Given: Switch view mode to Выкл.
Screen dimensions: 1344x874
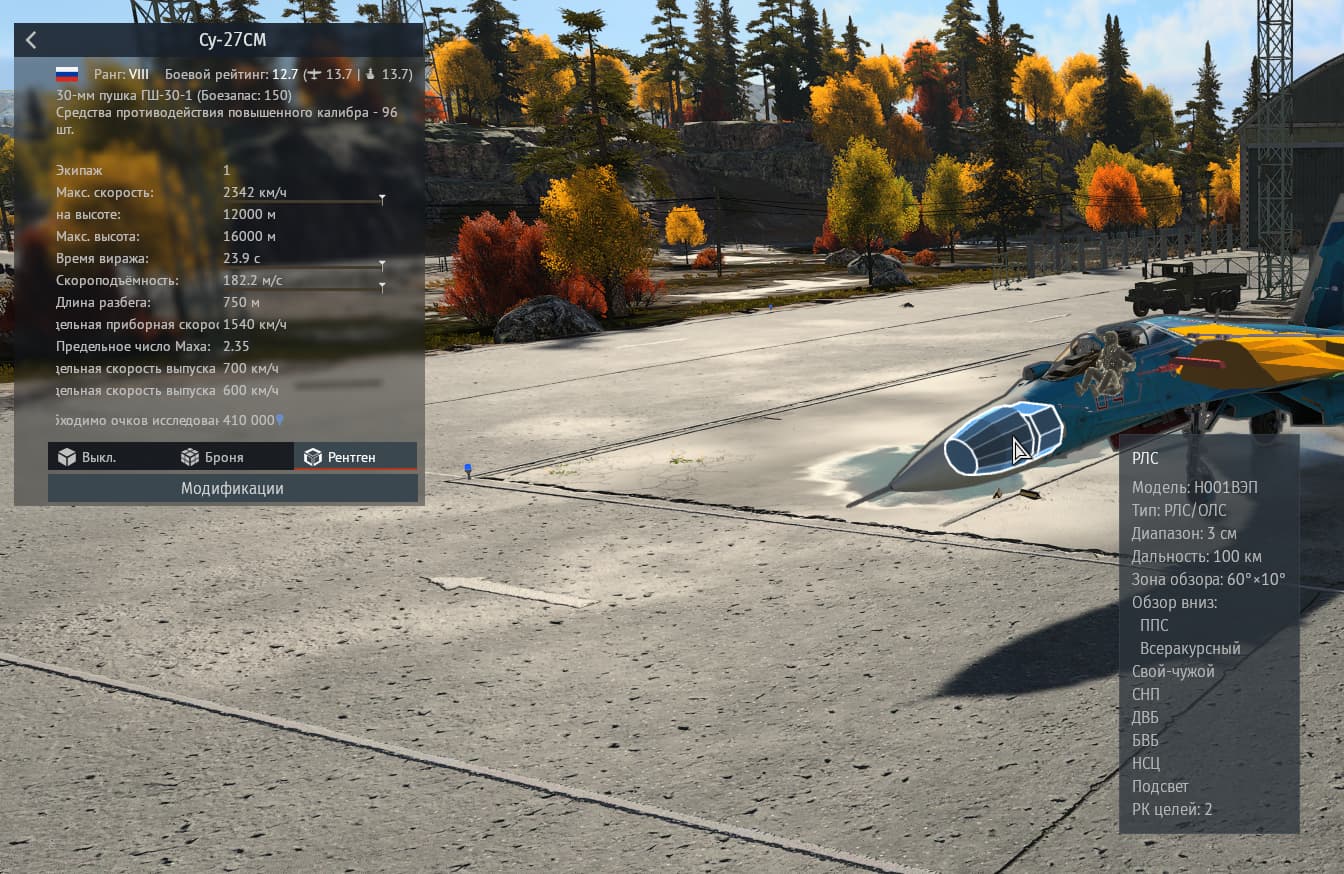Looking at the screenshot, I should [87, 457].
